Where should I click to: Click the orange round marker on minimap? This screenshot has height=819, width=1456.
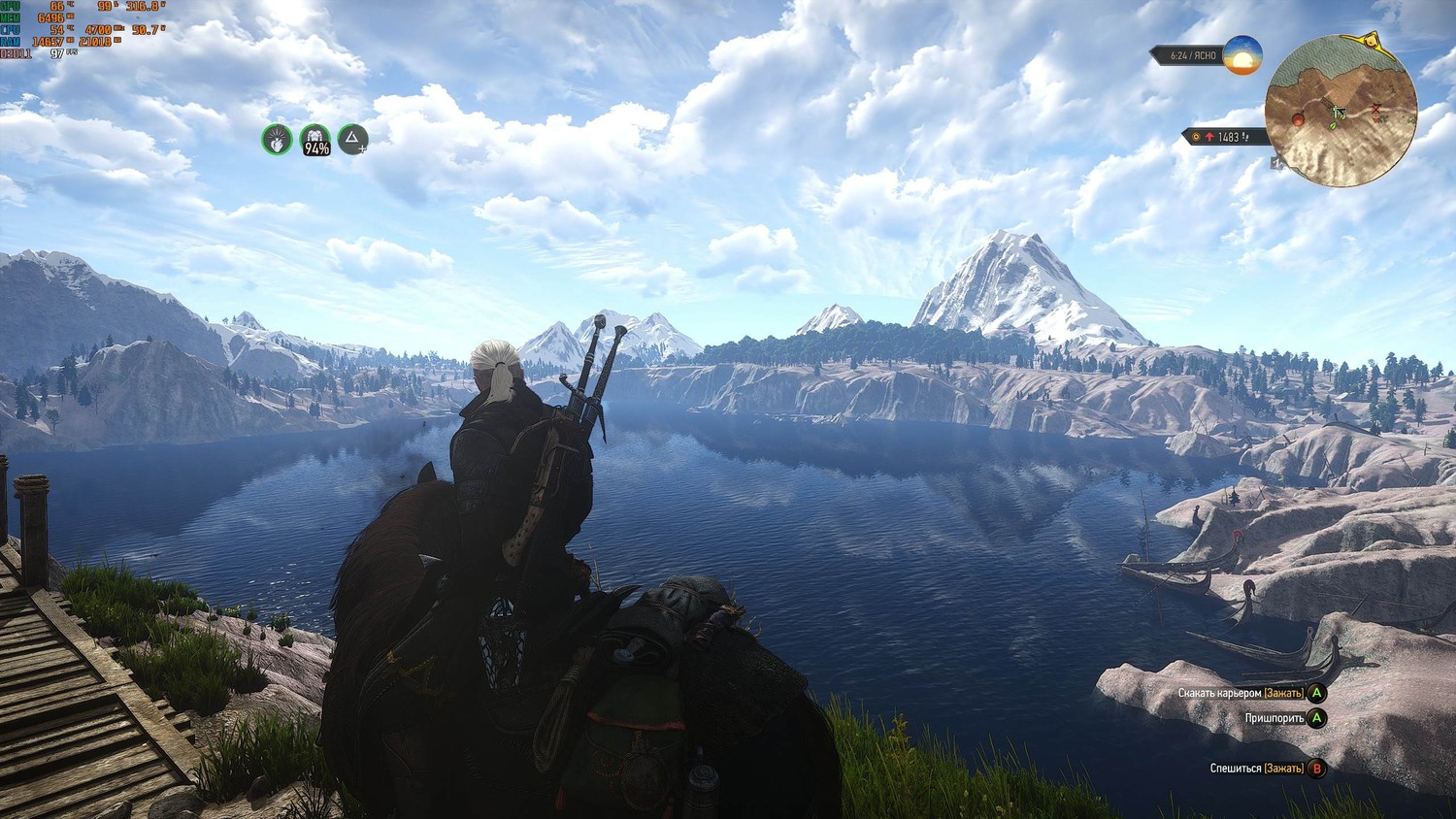(1298, 119)
